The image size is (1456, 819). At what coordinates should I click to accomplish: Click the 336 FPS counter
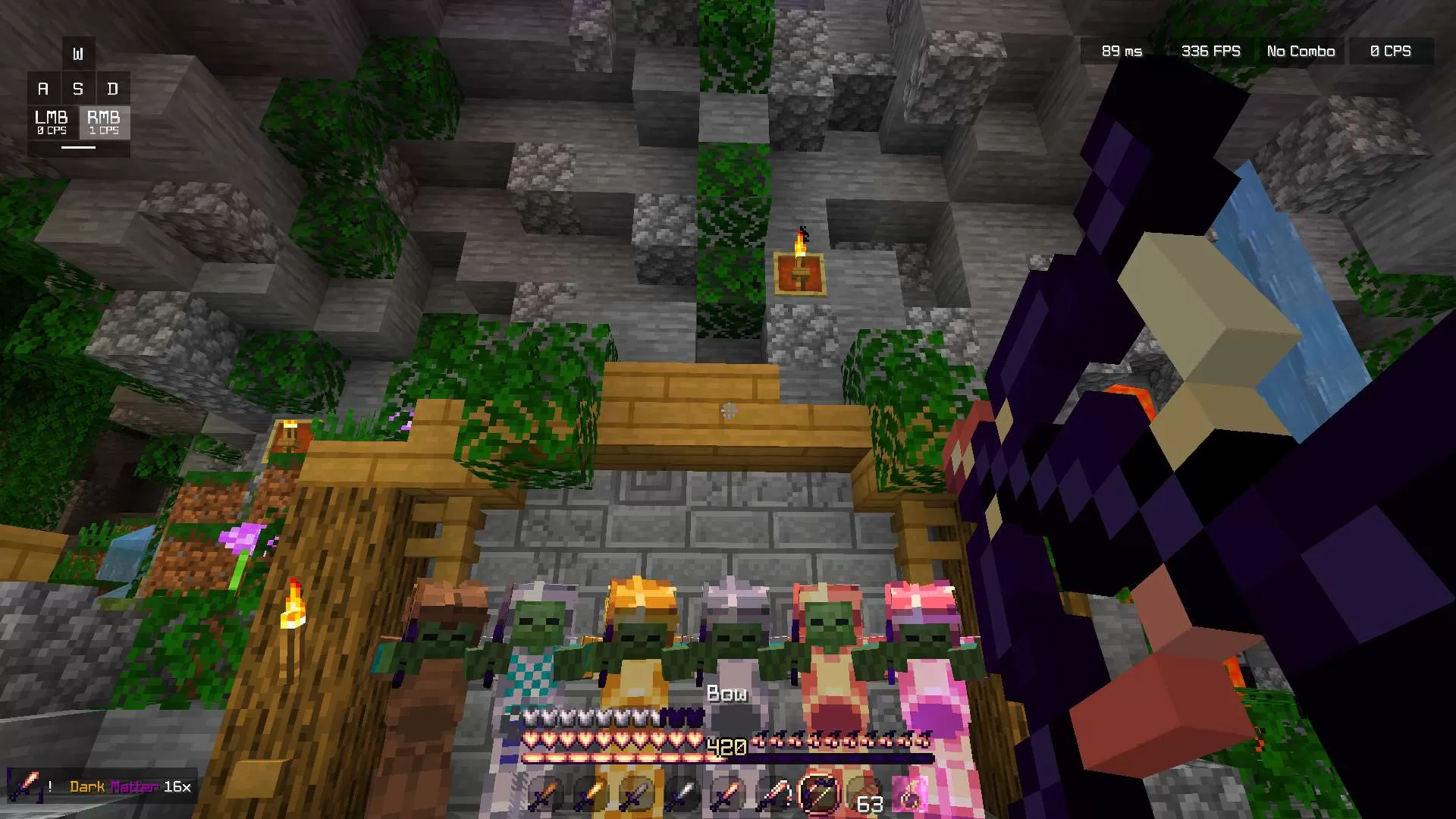1211,51
